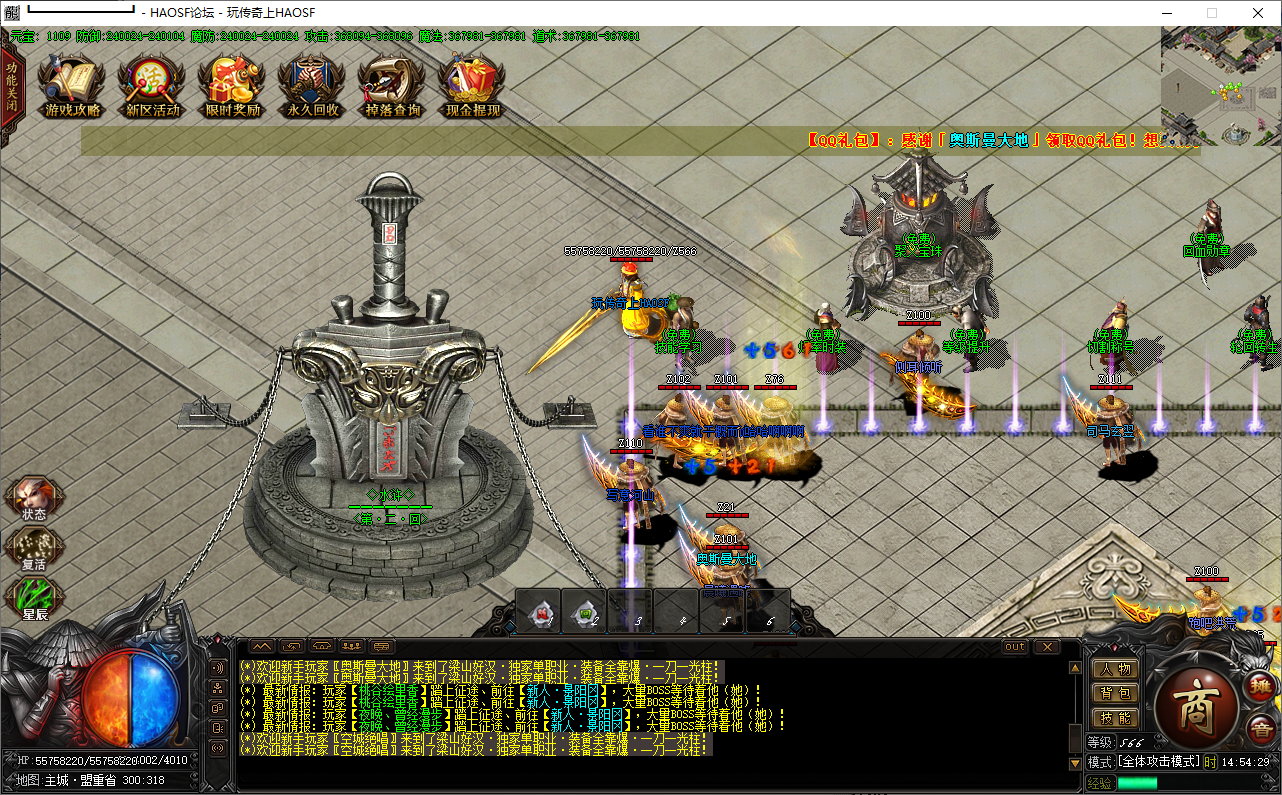Toggle the 功能关闭 side tab

pyautogui.click(x=11, y=92)
